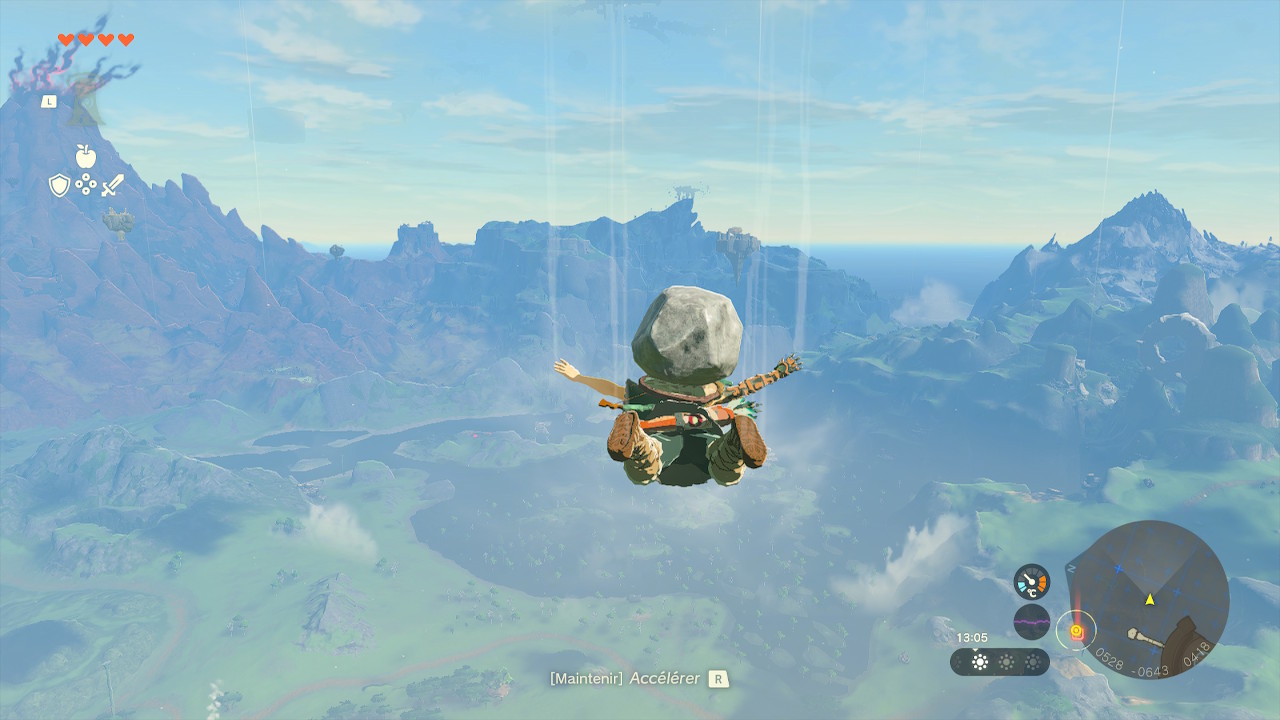Click the materials dots icon
Screen dimensions: 1280x720
[86, 184]
